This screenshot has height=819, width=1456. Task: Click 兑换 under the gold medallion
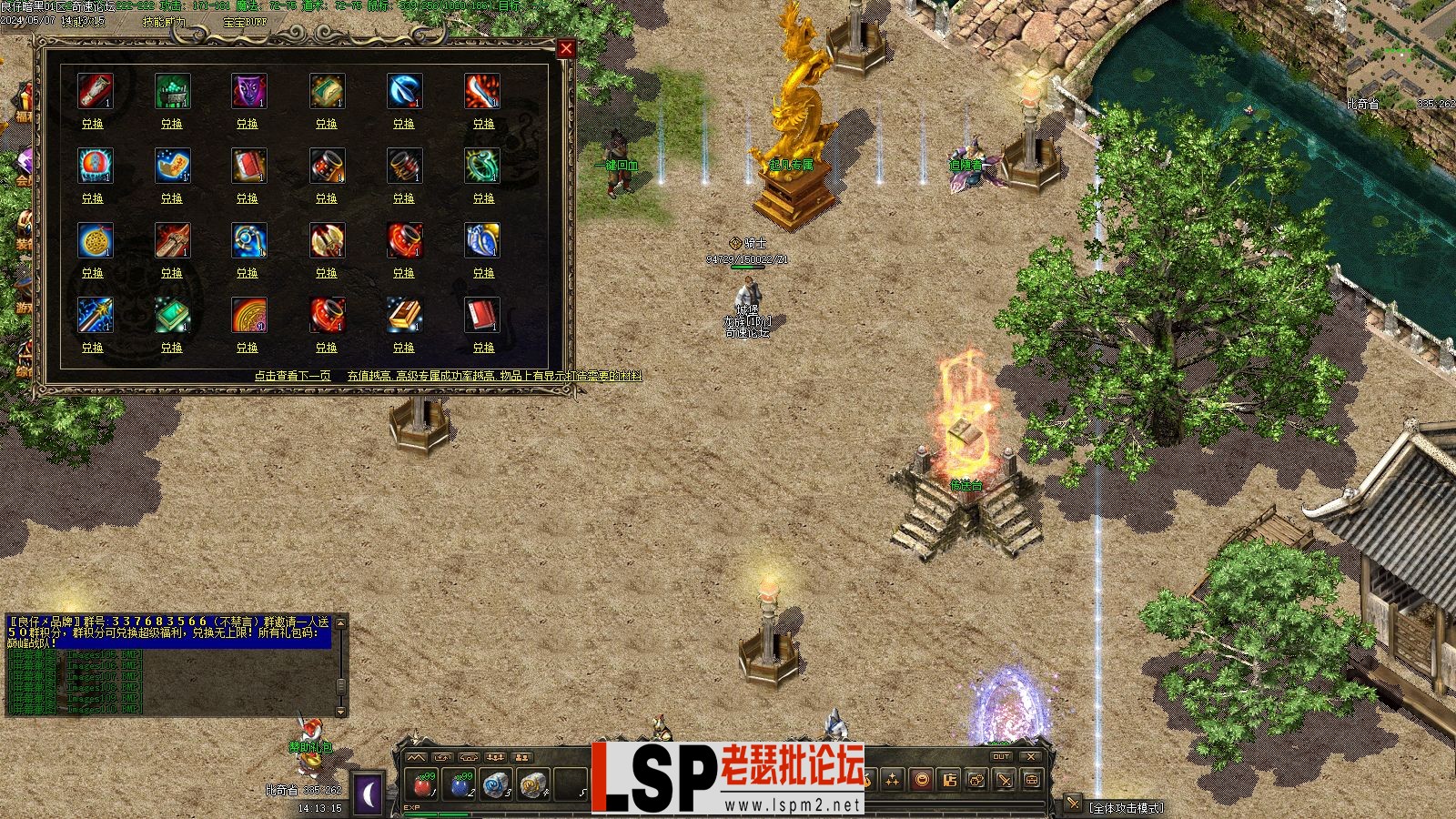pos(93,273)
